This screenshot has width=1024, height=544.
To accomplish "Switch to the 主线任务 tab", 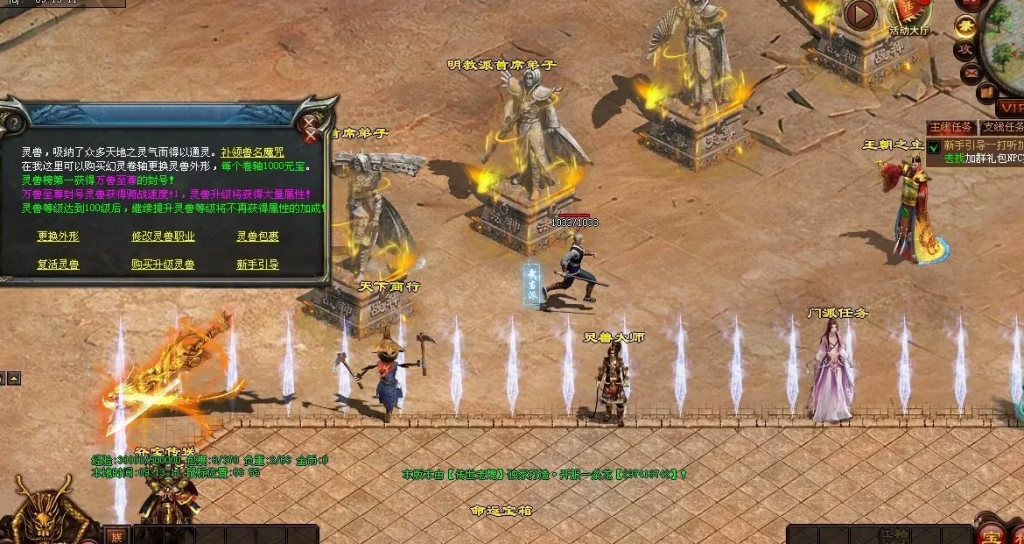I will [x=949, y=128].
